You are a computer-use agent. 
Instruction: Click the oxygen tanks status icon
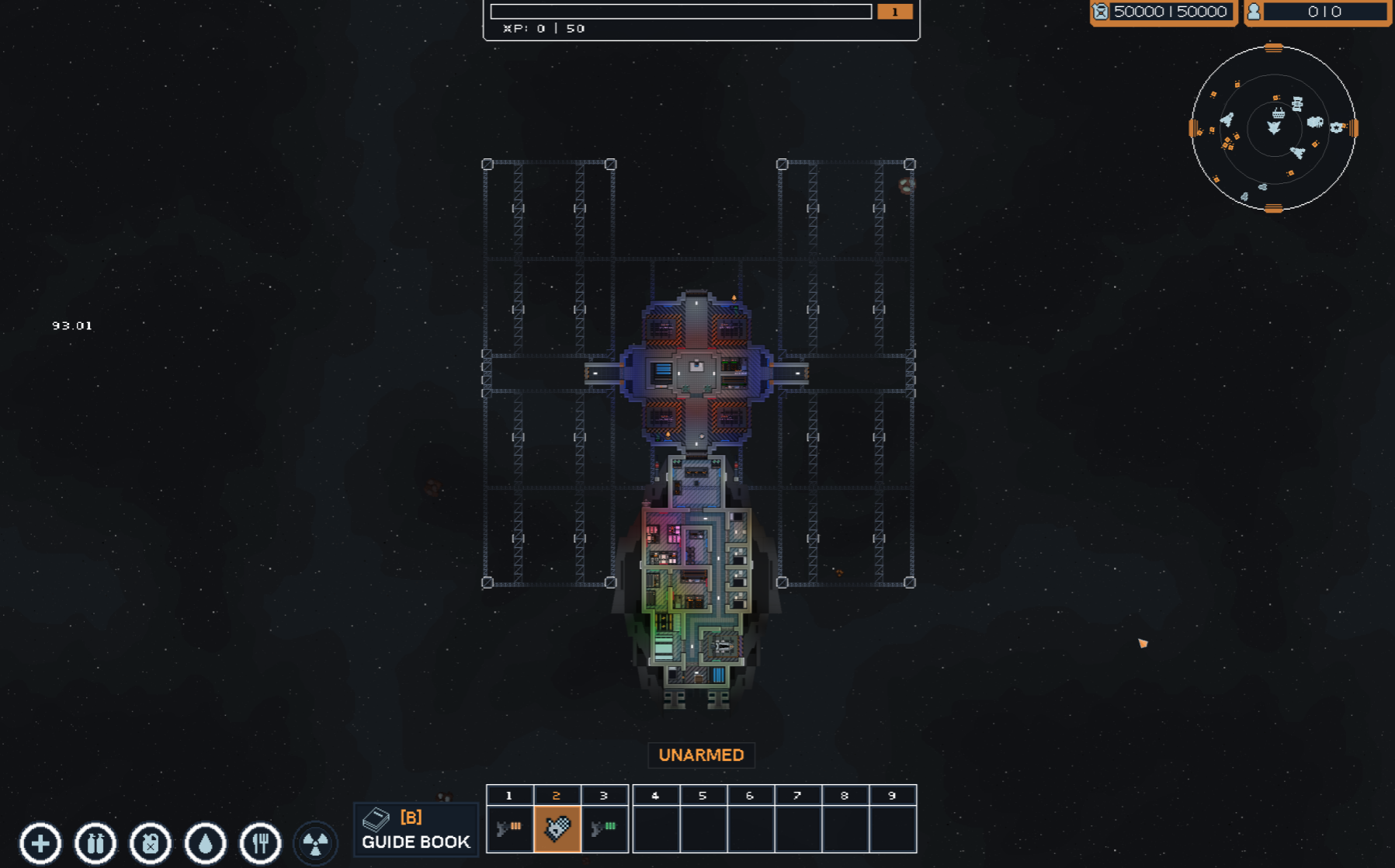click(x=95, y=843)
